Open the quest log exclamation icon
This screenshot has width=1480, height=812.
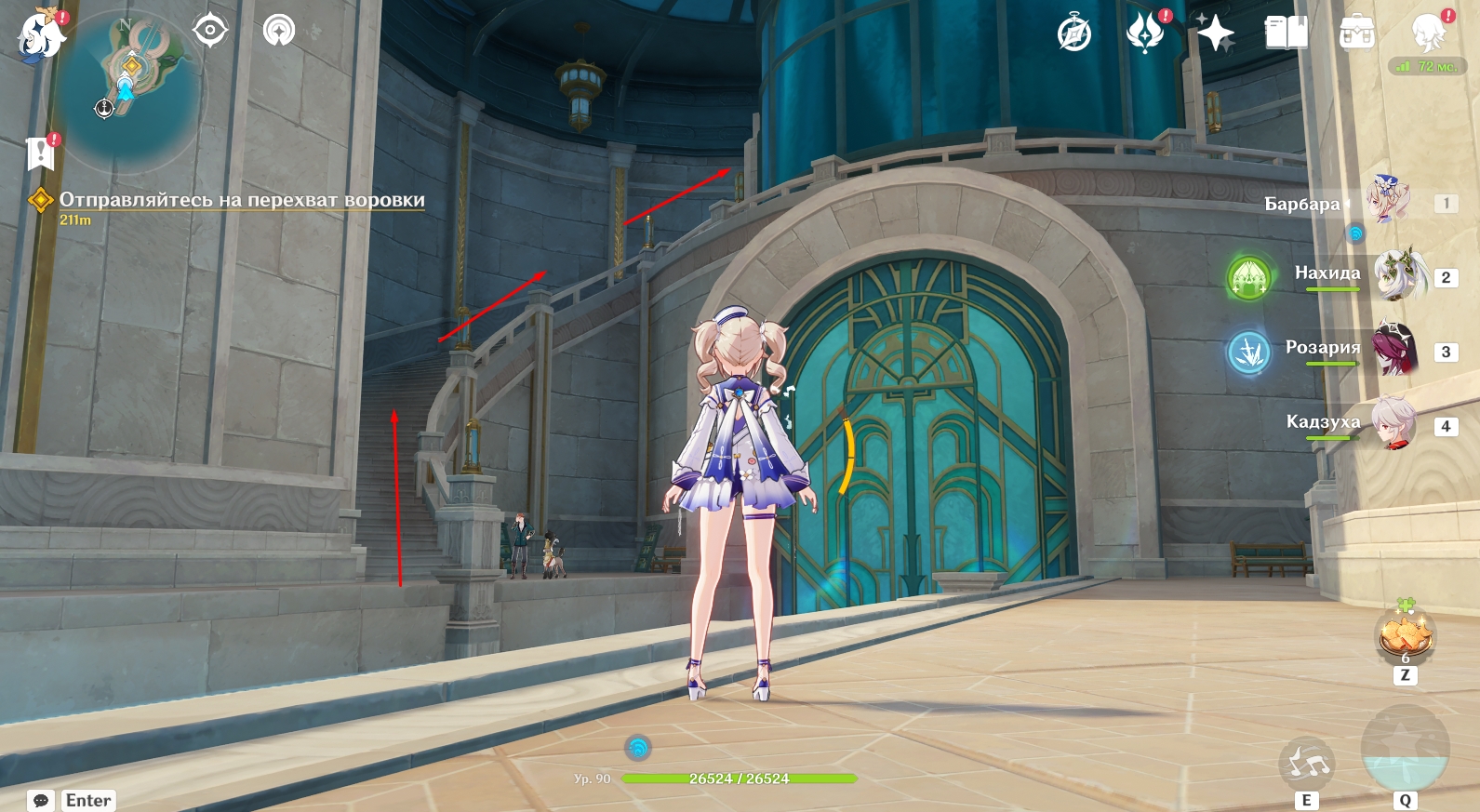(x=40, y=153)
